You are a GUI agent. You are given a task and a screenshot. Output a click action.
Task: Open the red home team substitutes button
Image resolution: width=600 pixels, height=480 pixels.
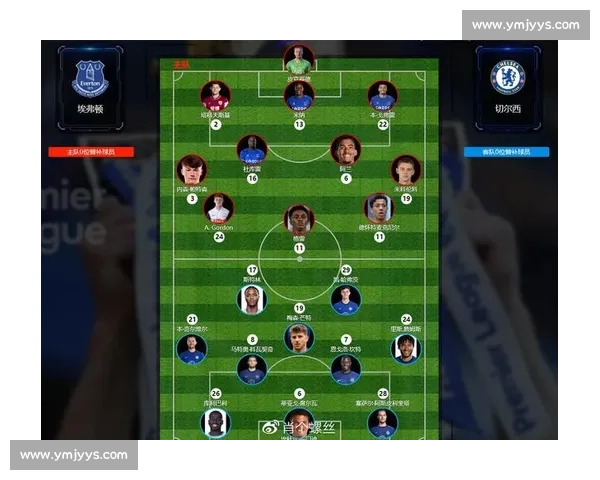coord(91,152)
